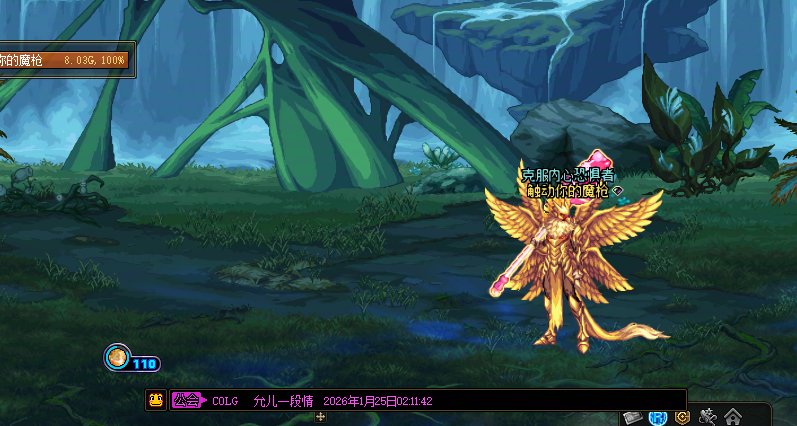Viewport: 797px width, 426px height.
Task: Click the blue round R icon
Action: pos(658,416)
